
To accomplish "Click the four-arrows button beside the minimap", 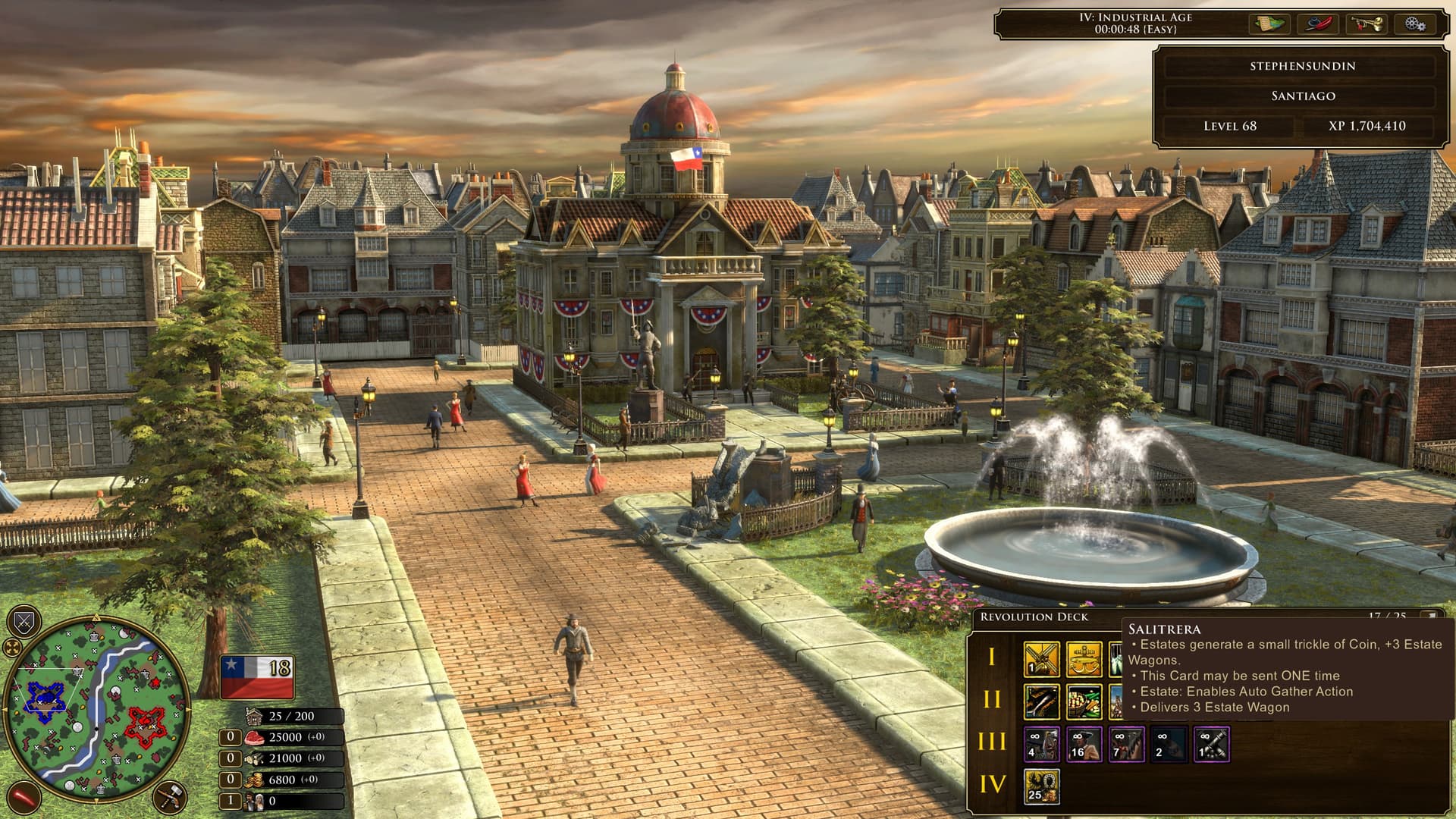I will (12, 648).
